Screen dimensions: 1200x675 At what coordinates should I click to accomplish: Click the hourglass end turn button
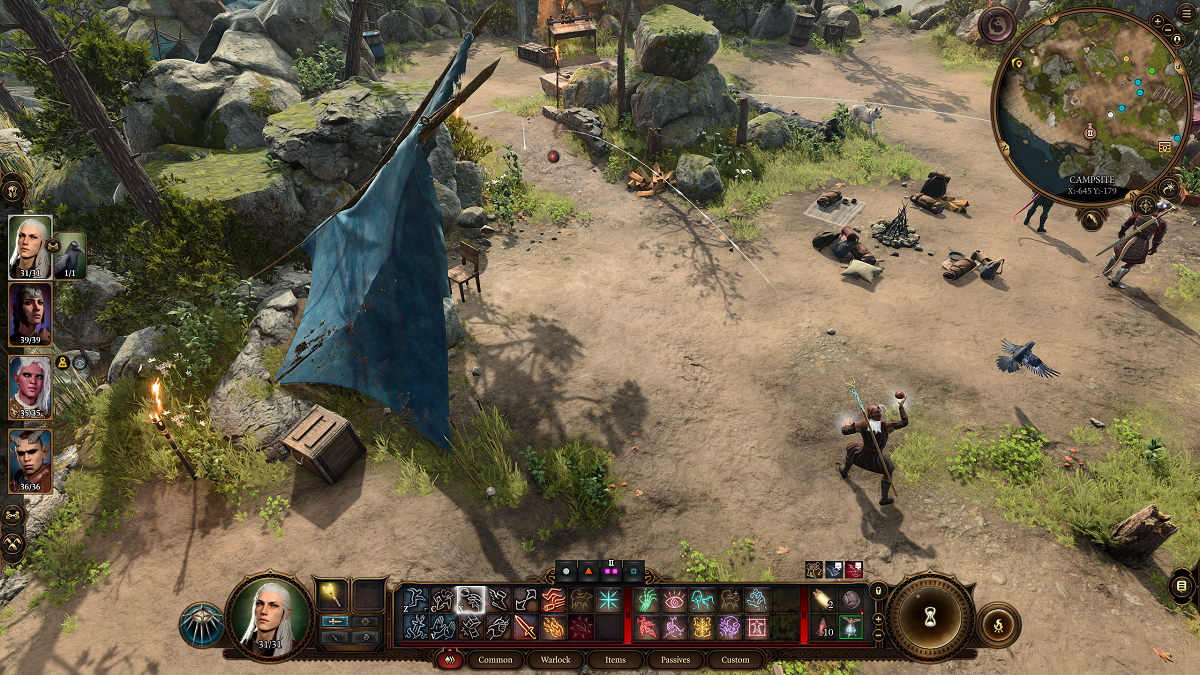click(x=931, y=617)
